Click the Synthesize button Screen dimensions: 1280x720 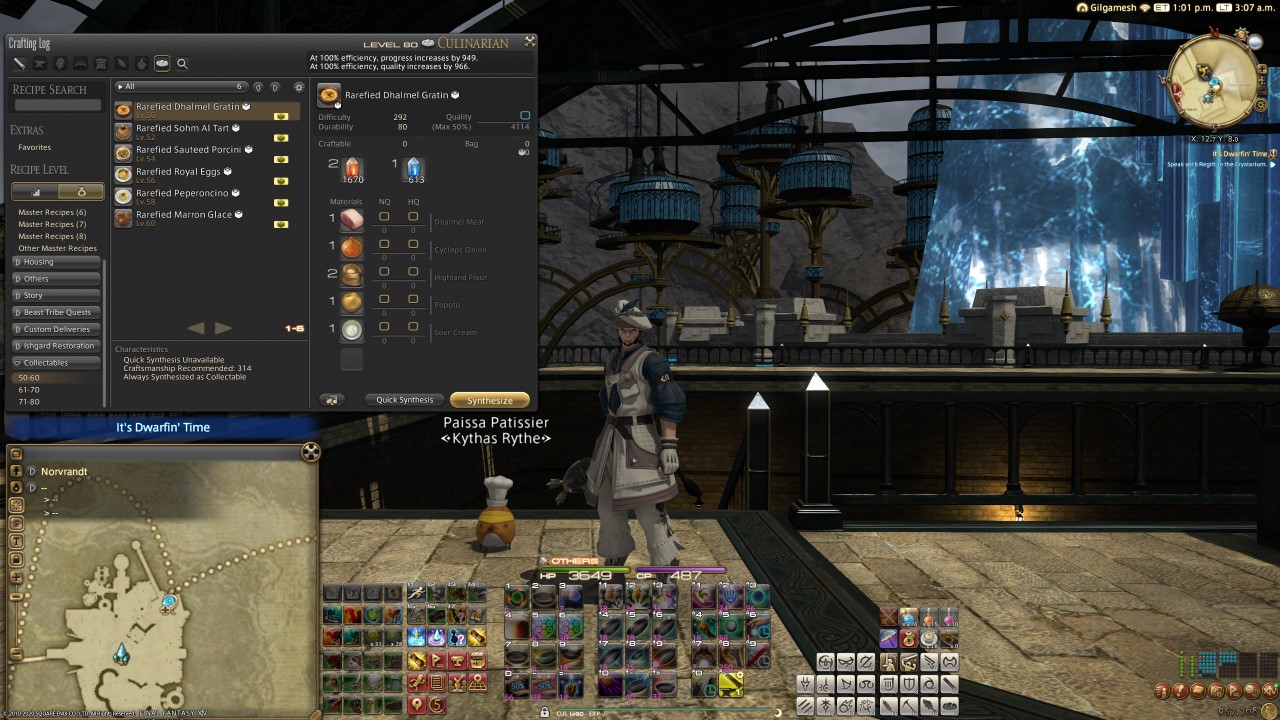(489, 399)
